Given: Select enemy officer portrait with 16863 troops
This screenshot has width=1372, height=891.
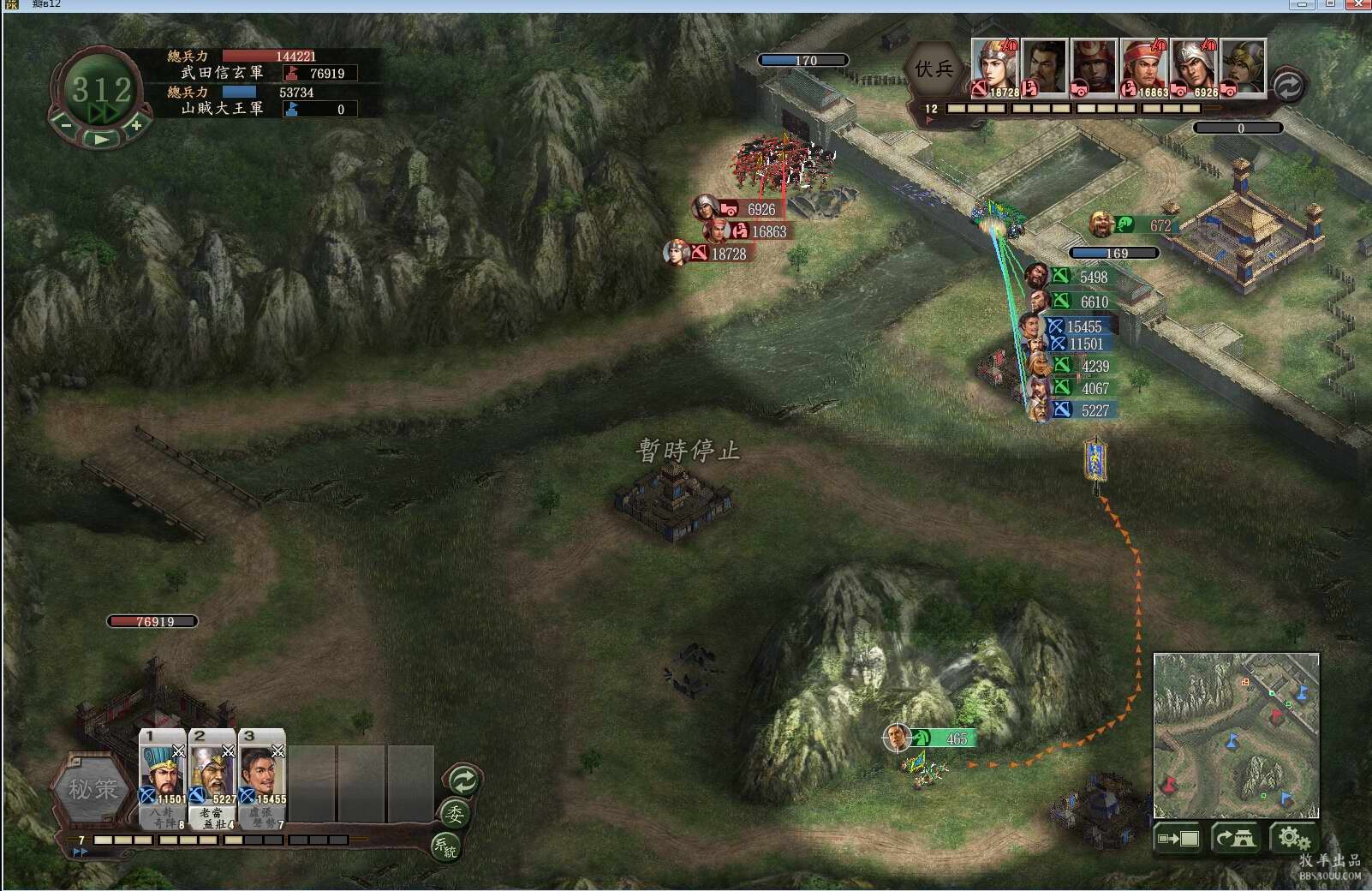Looking at the screenshot, I should point(1144,67).
